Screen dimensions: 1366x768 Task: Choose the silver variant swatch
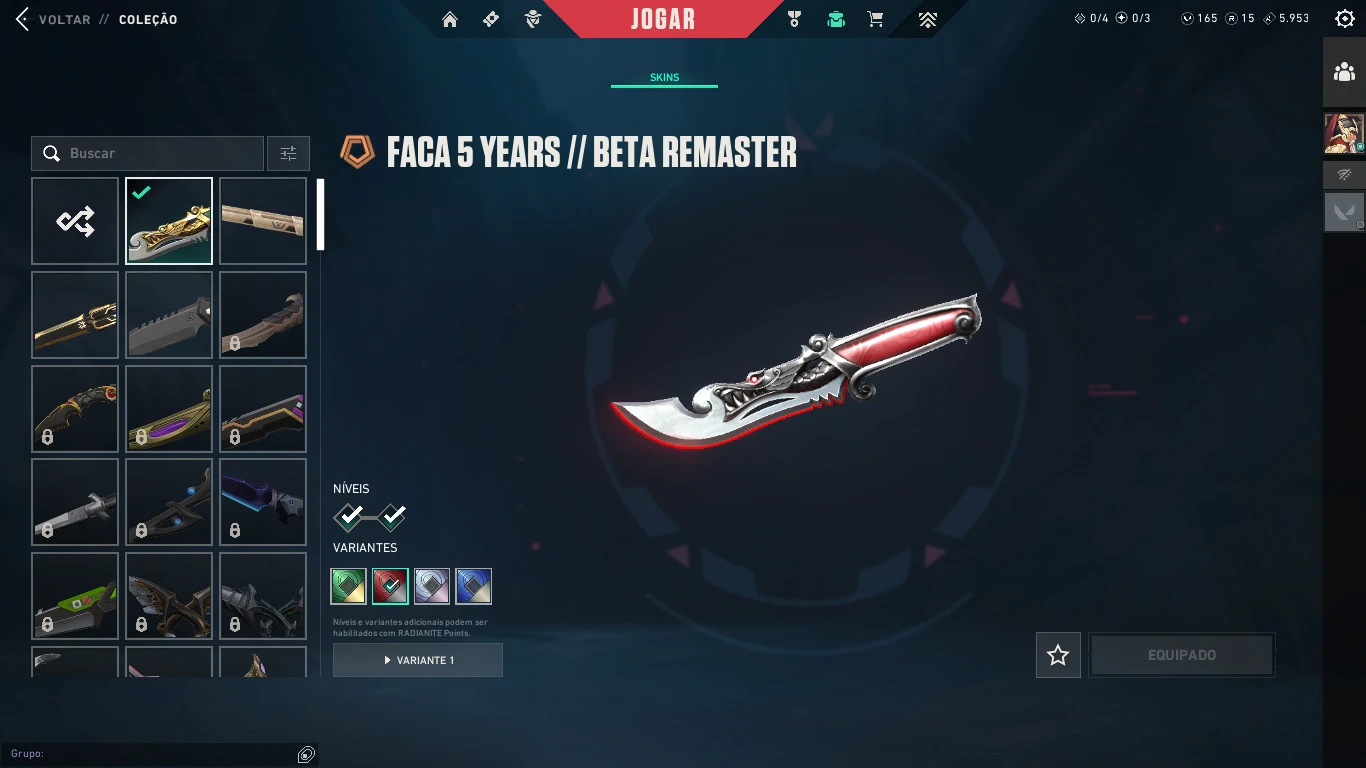(x=432, y=586)
